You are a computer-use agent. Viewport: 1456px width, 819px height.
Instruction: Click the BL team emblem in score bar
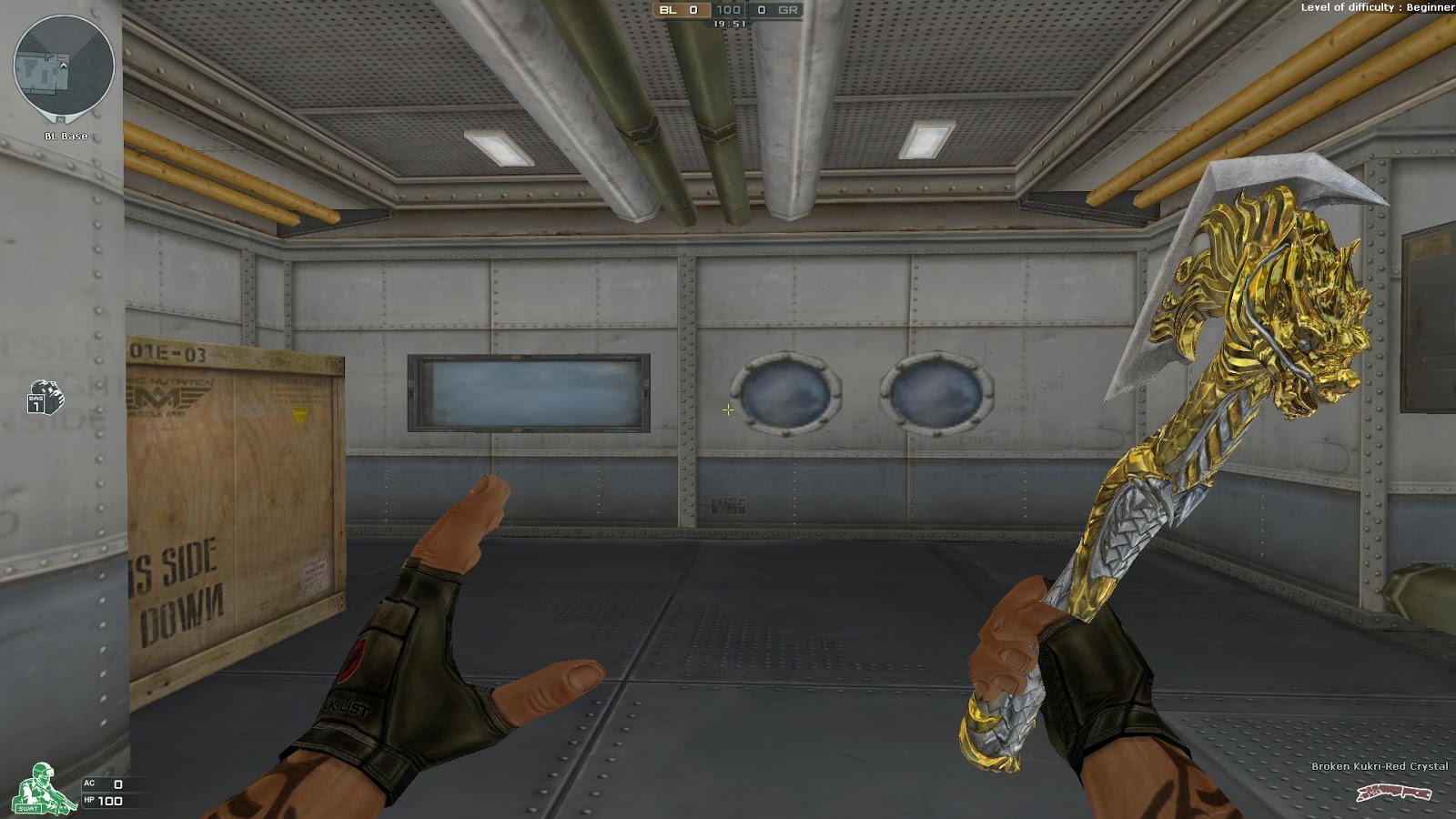coord(668,10)
